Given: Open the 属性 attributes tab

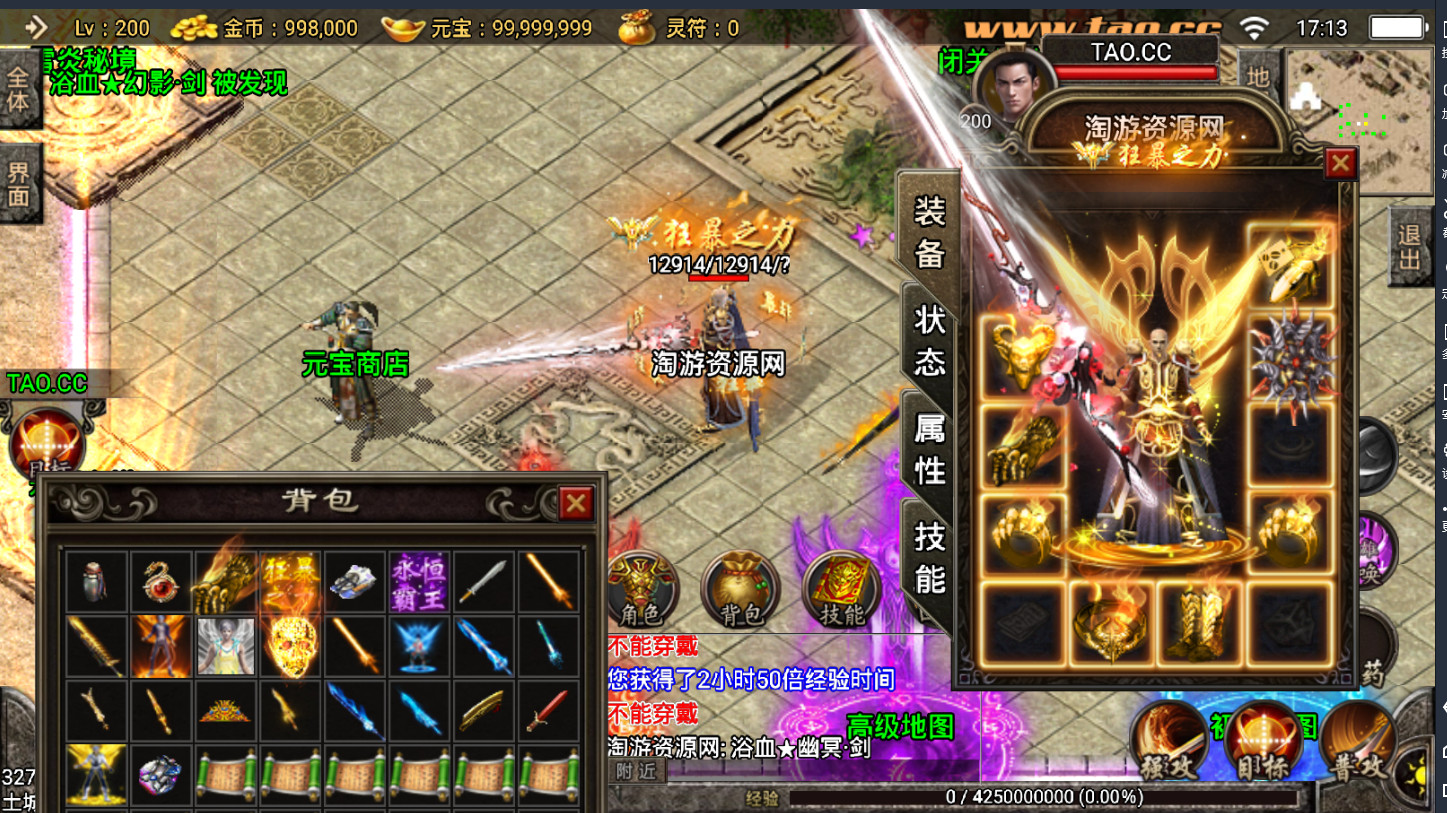Looking at the screenshot, I should click(929, 449).
